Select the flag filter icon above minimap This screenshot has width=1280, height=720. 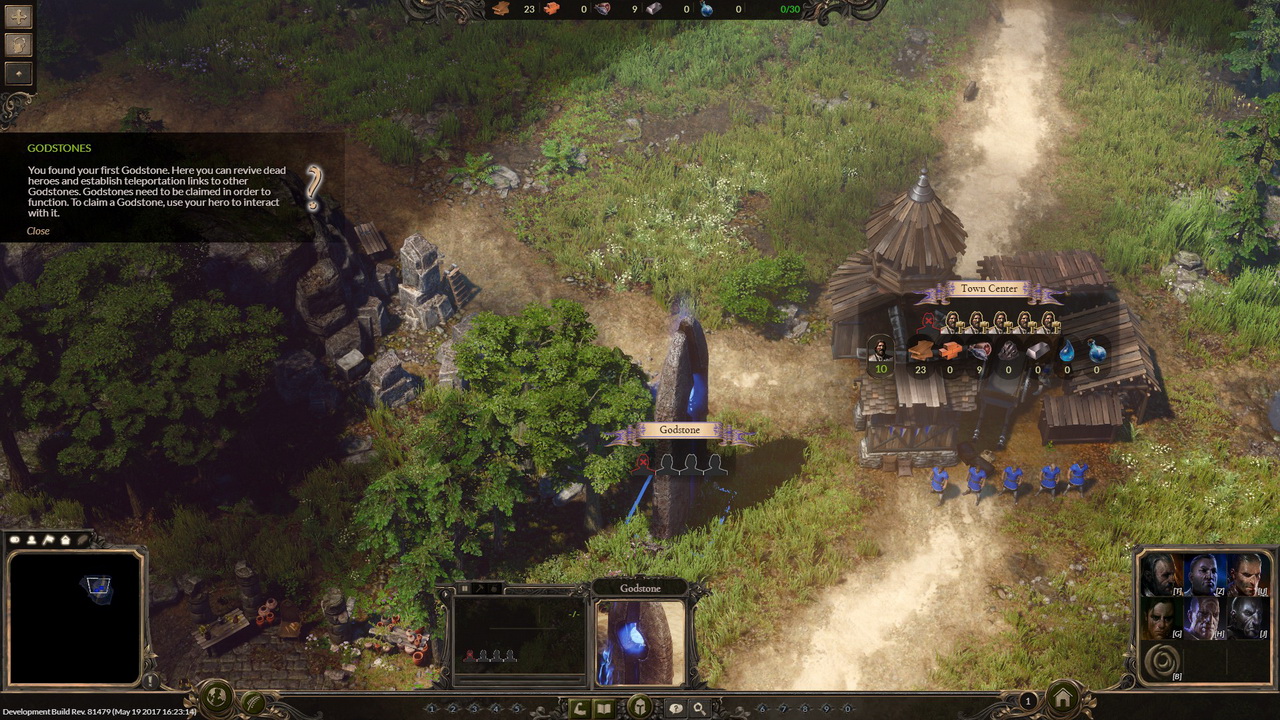pos(48,540)
